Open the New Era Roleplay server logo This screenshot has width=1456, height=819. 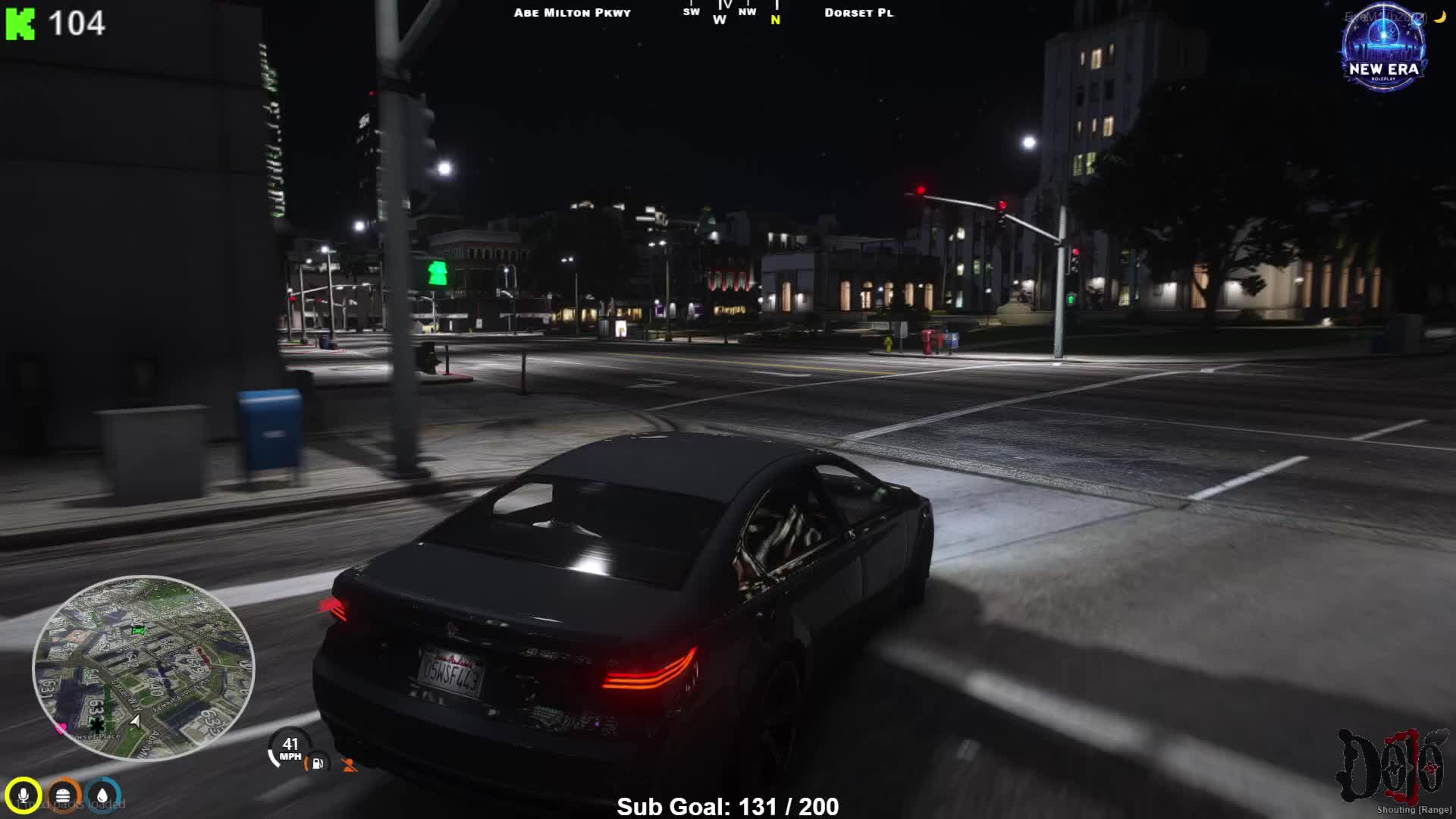pyautogui.click(x=1384, y=49)
